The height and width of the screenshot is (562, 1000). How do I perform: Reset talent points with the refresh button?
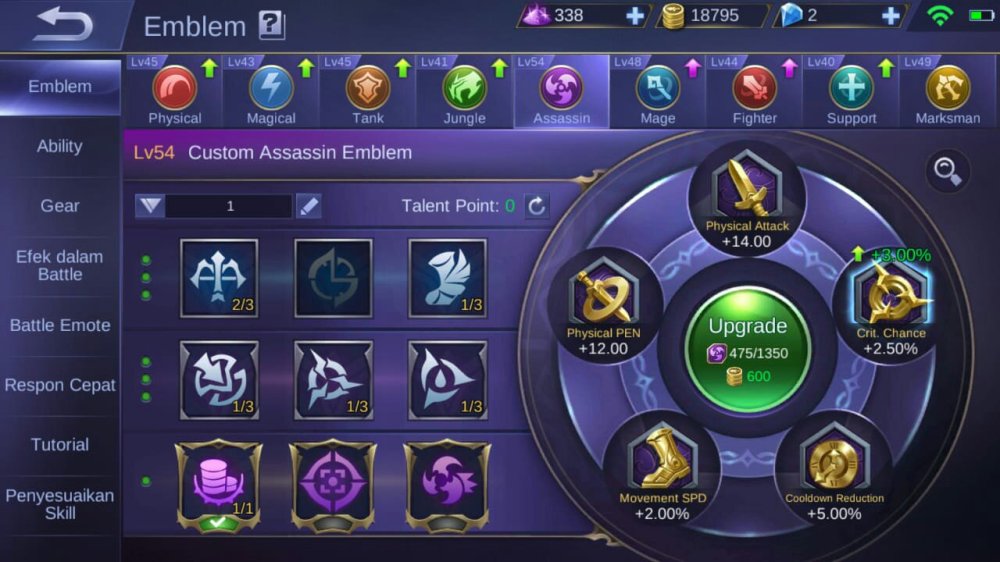537,206
